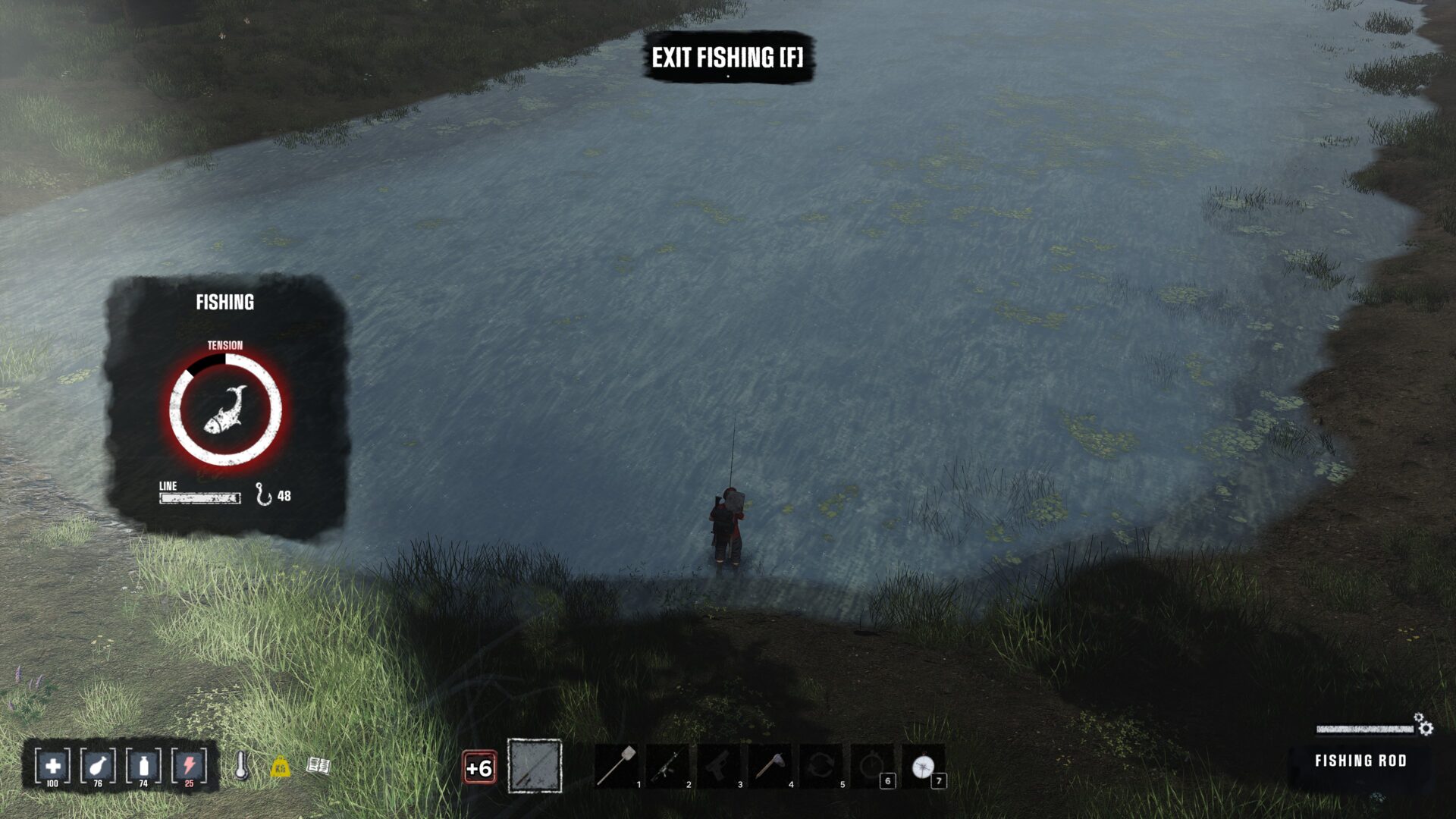Open the red +6 notification badge

click(x=479, y=768)
